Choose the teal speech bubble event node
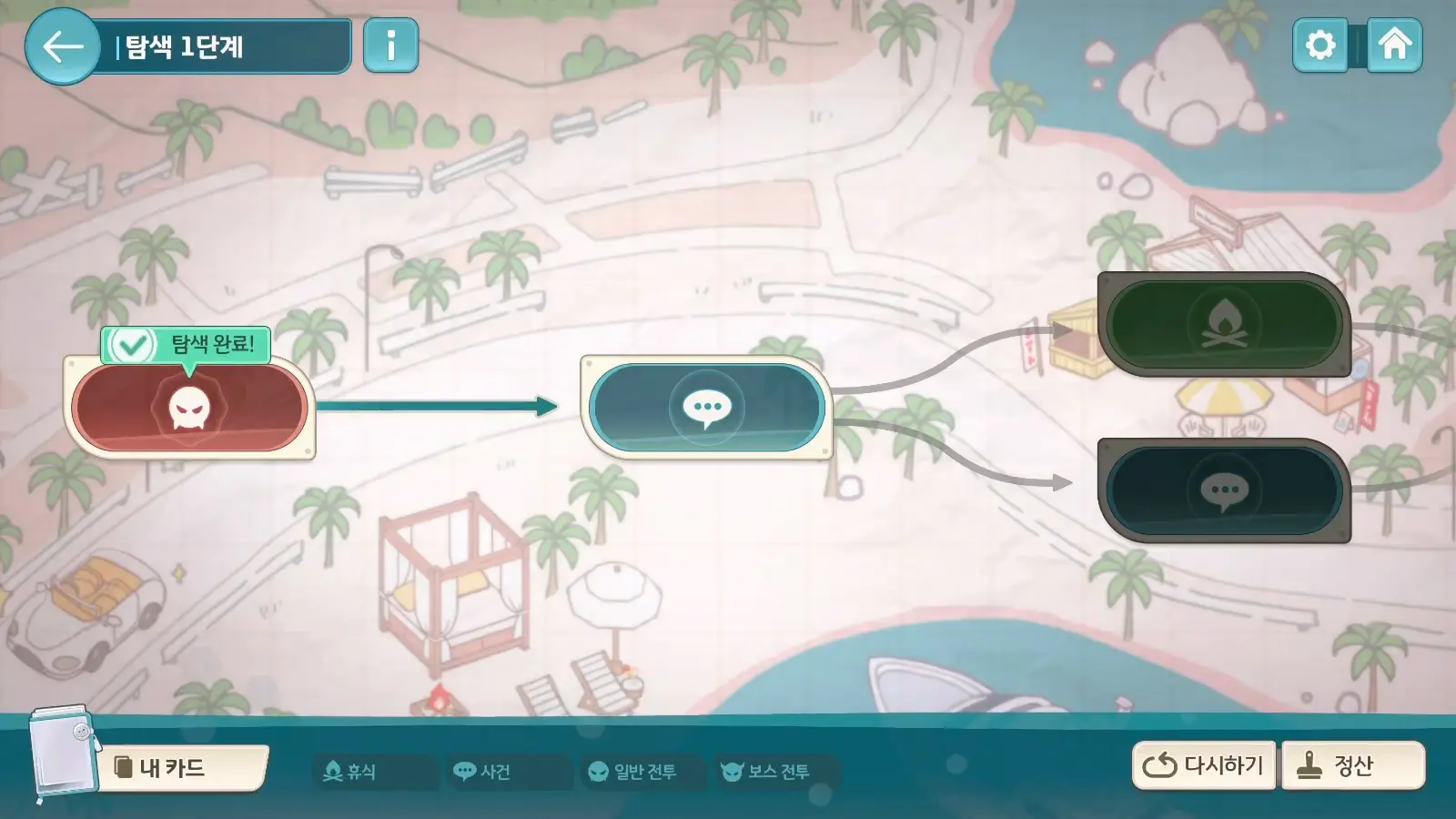 706,408
